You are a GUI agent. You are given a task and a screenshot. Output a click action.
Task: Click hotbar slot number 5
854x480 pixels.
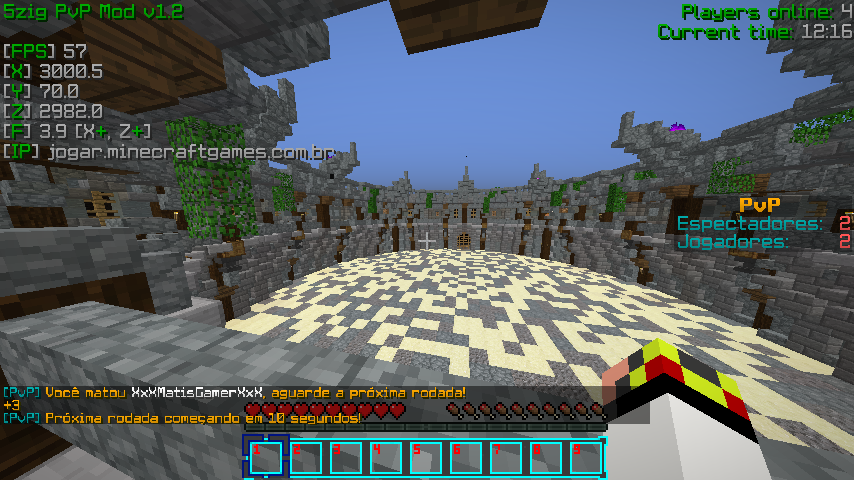425,457
